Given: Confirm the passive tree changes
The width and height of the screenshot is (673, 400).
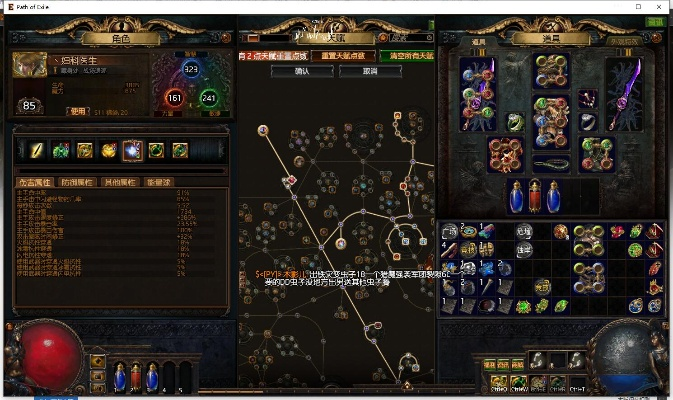Looking at the screenshot, I should pos(302,71).
